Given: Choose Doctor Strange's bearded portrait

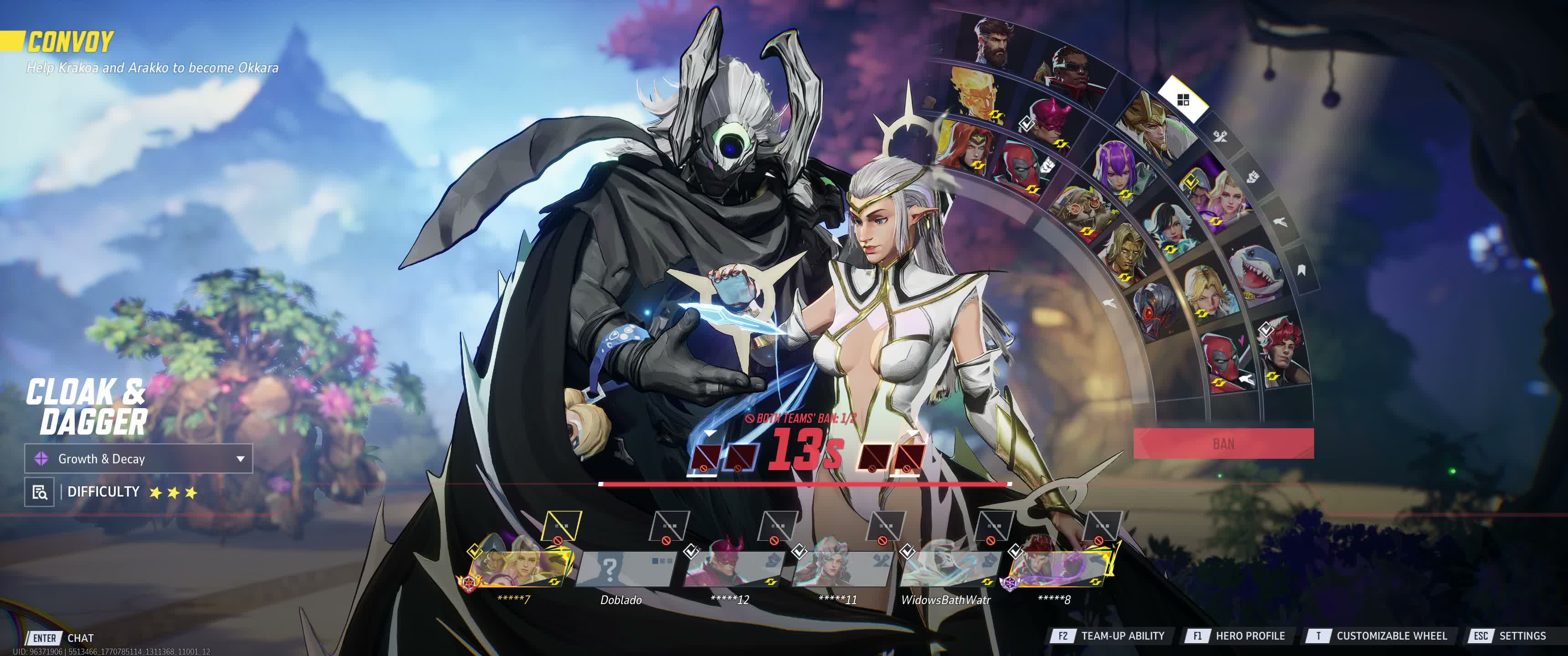Looking at the screenshot, I should click(x=993, y=41).
